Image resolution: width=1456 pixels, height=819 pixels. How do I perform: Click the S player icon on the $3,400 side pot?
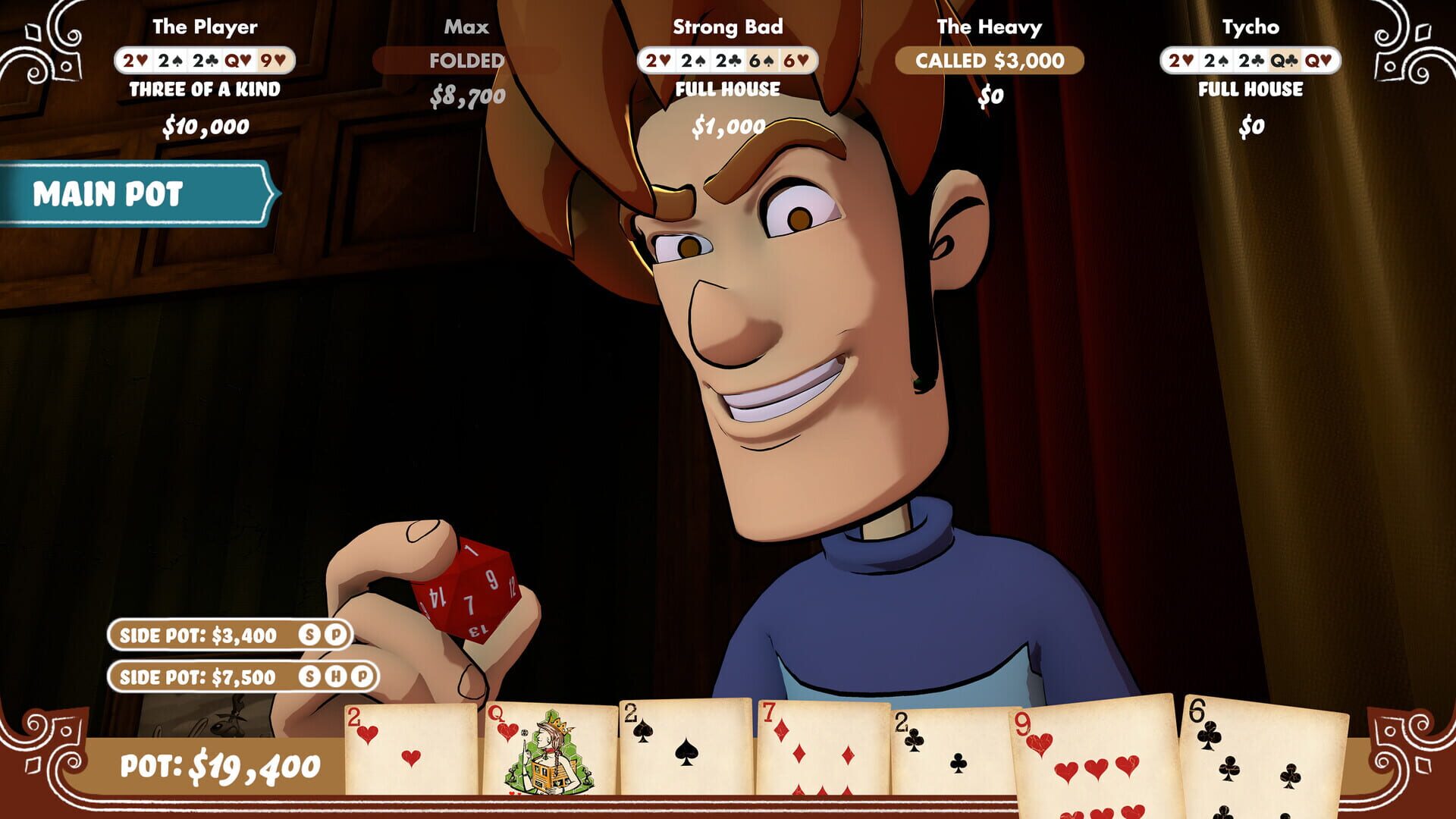coord(309,636)
